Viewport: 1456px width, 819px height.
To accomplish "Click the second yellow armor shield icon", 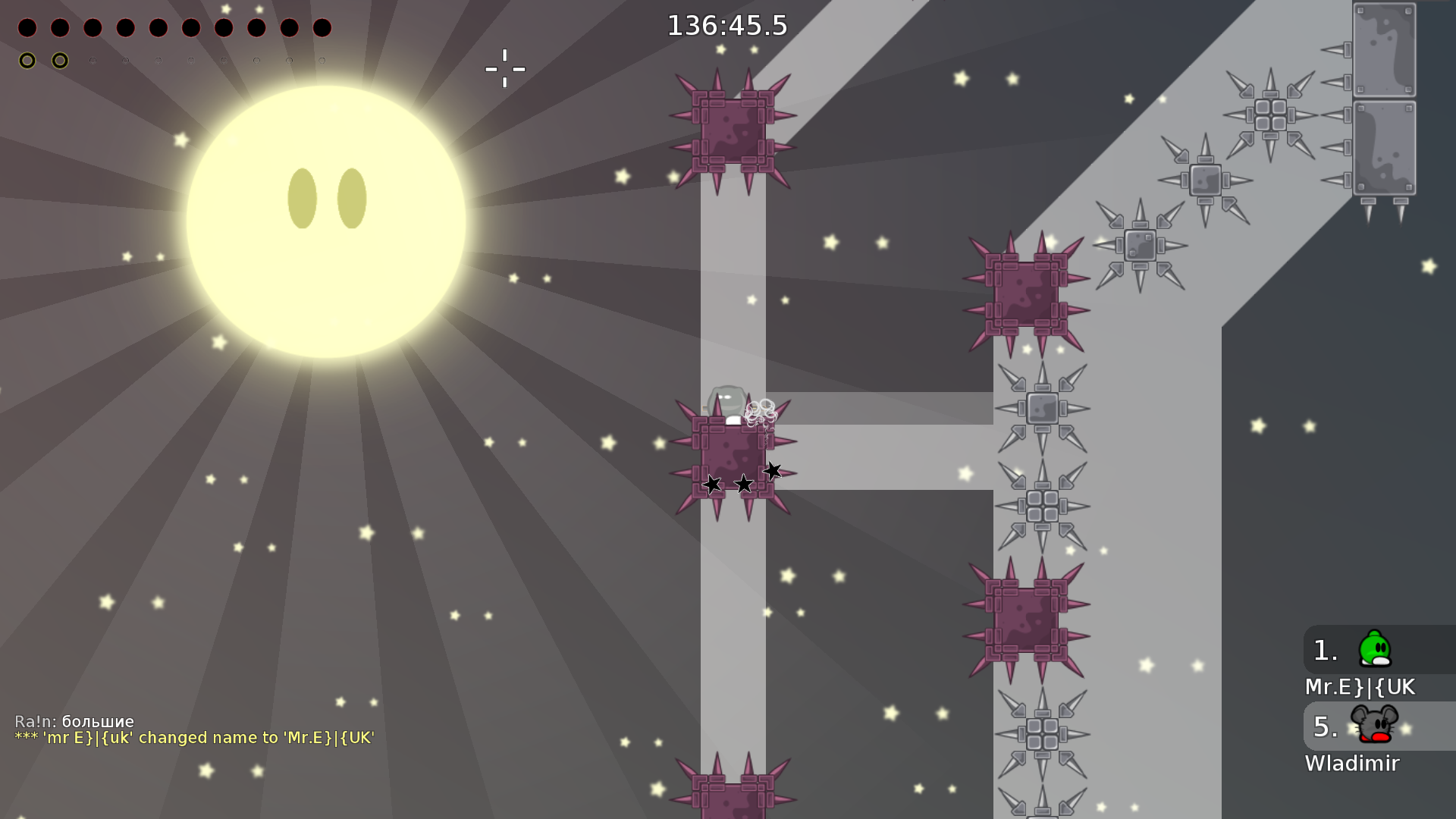I will 59,59.
